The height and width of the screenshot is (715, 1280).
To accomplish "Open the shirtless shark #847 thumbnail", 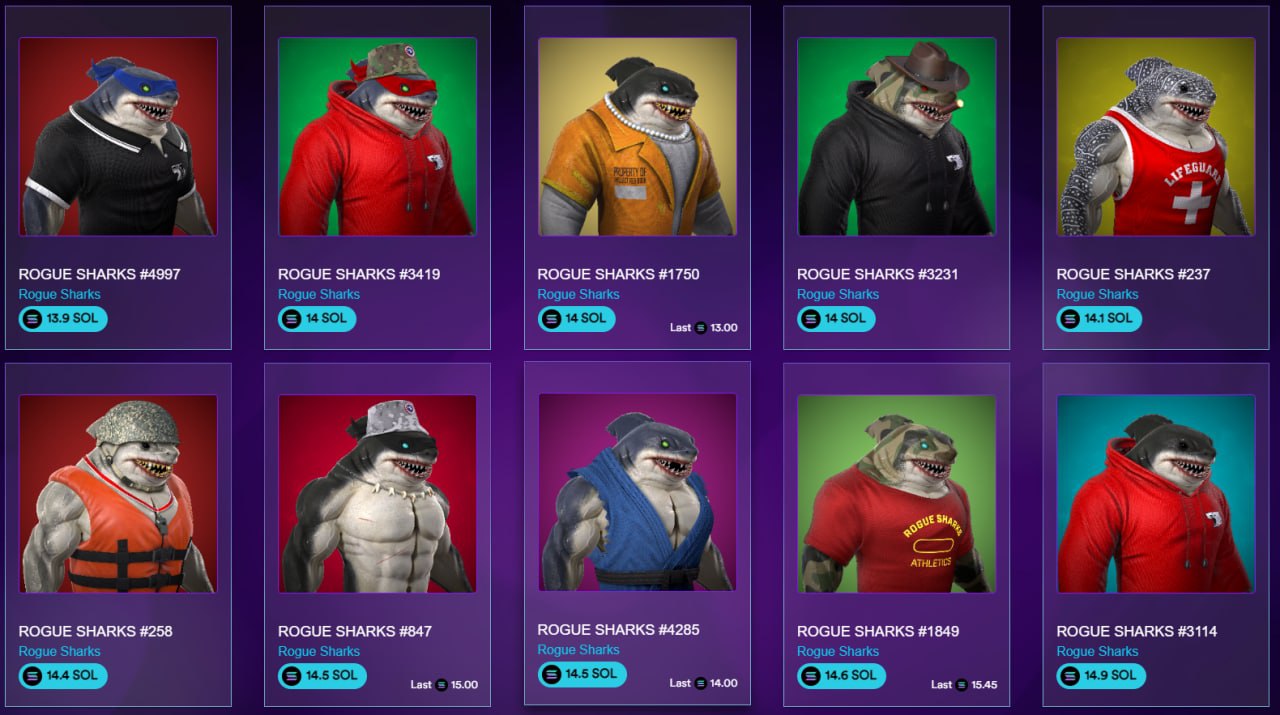I will [x=377, y=493].
